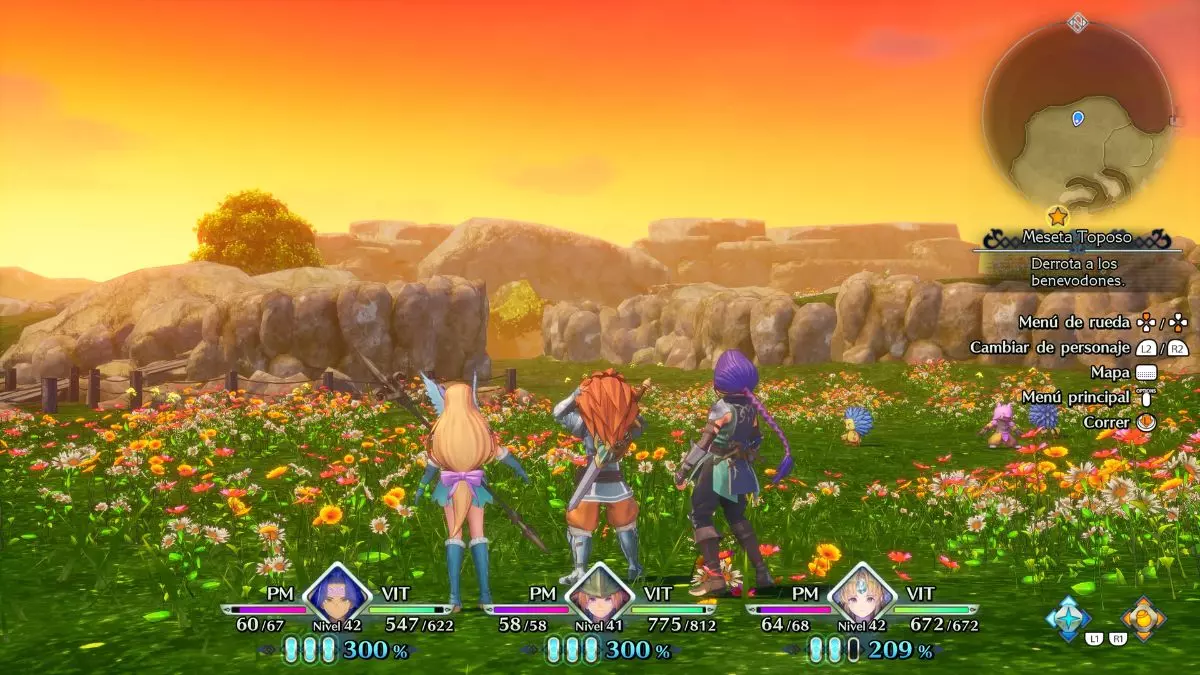Screen dimensions: 1200x675
Task: Open the circular minimap
Action: 1077,116
